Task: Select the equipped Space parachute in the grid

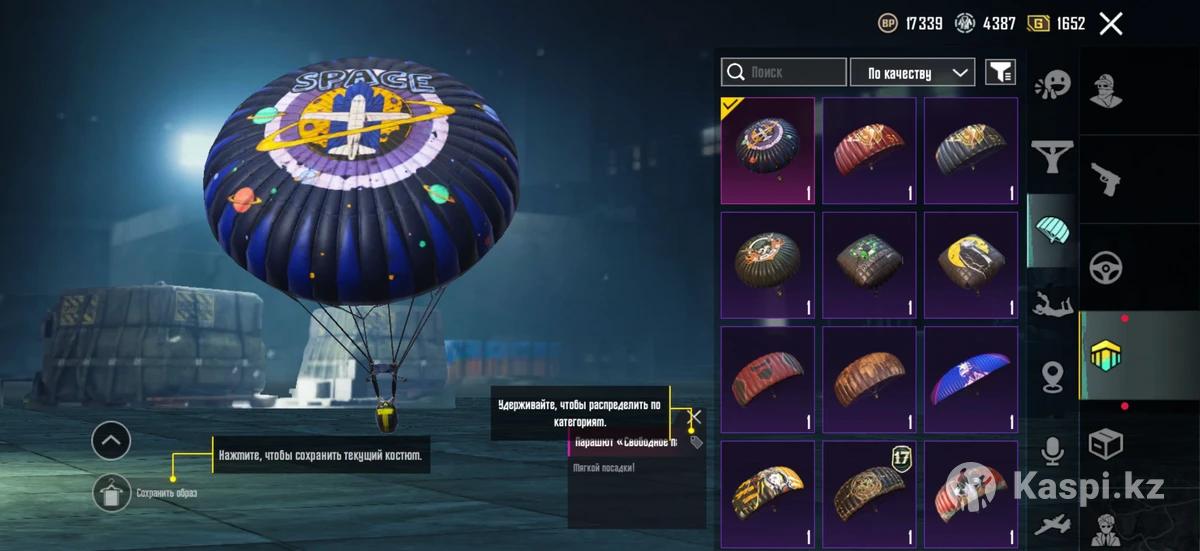Action: pos(768,150)
